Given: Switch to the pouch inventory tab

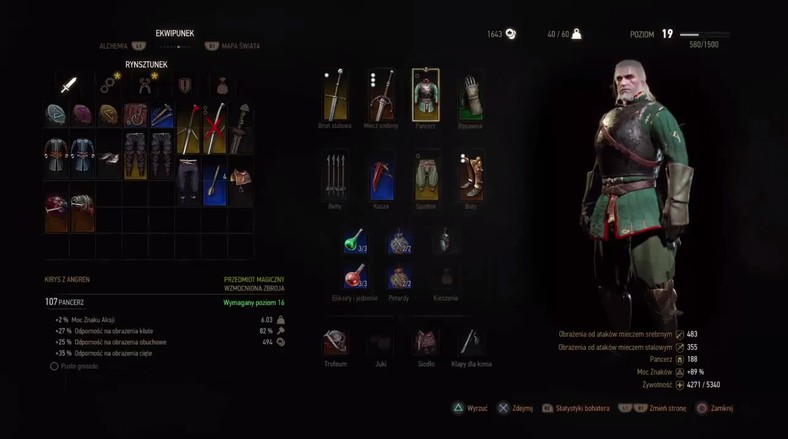Looking at the screenshot, I should (x=221, y=85).
